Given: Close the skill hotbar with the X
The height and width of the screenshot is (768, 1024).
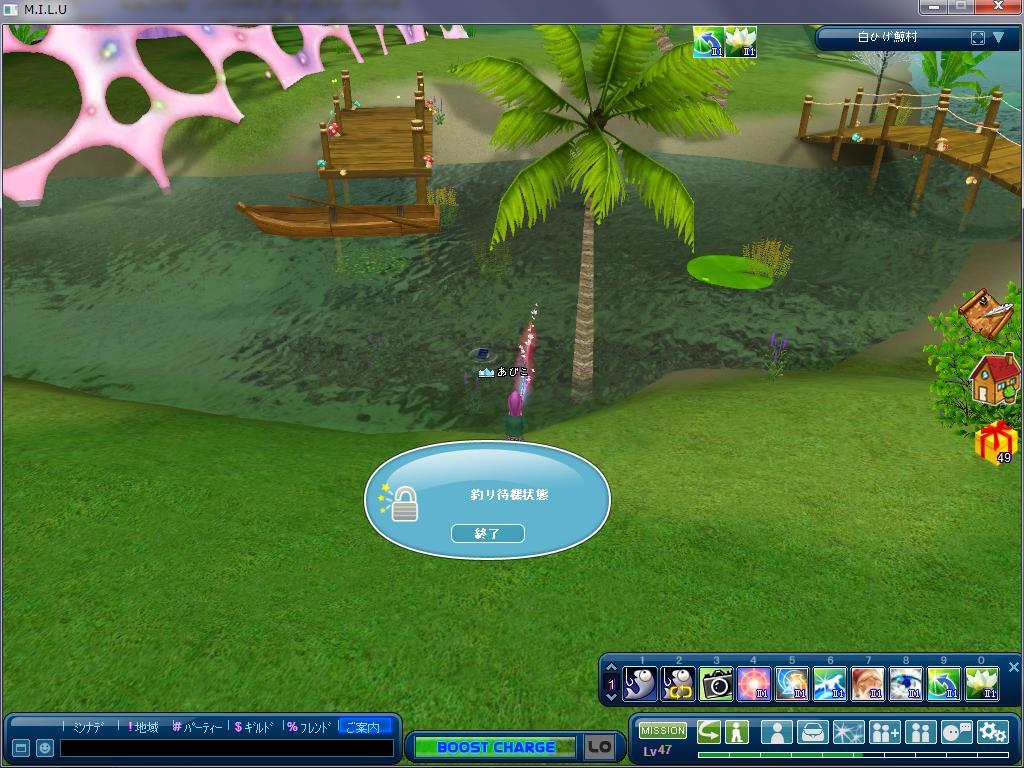Looking at the screenshot, I should 1013,667.
